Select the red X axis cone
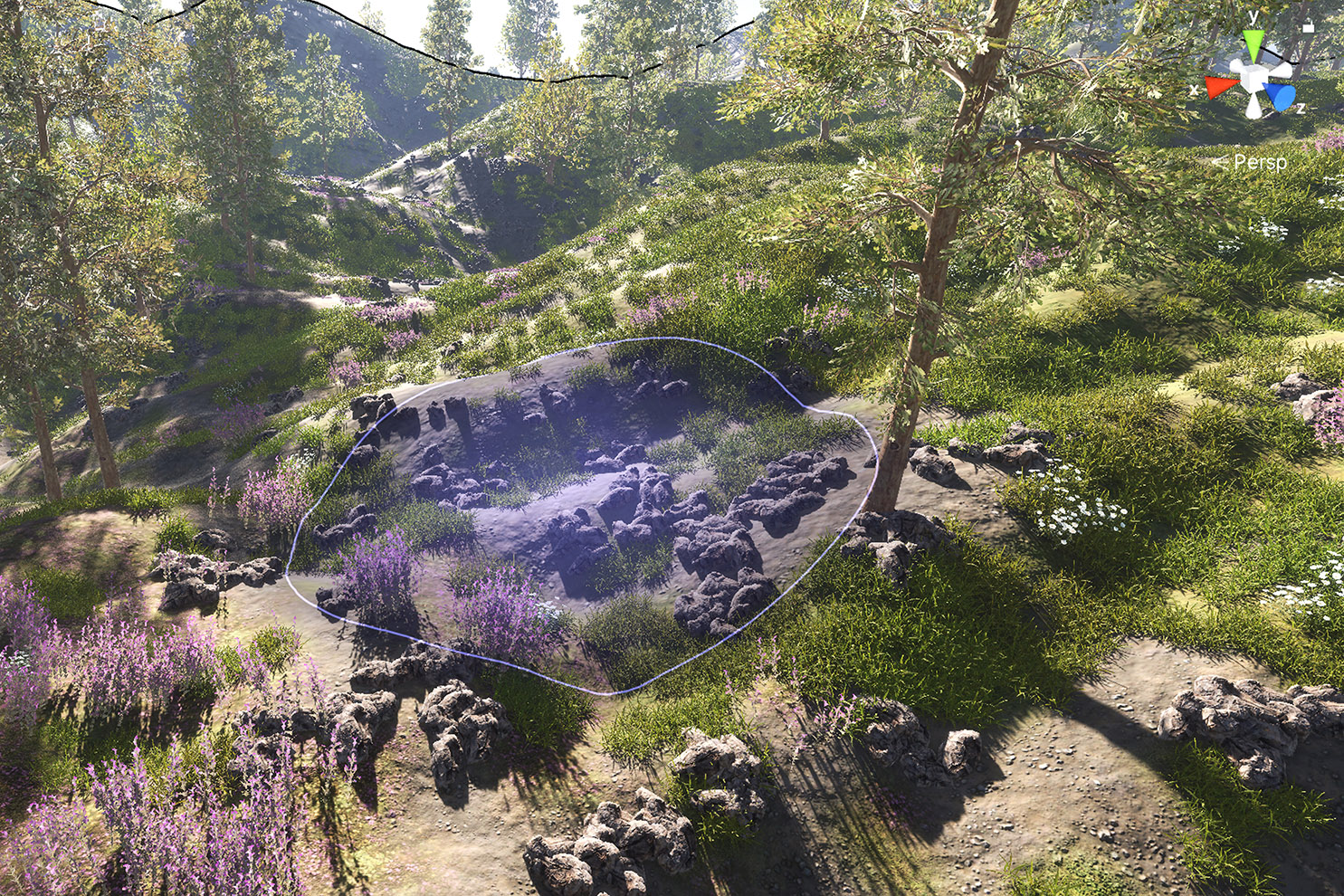 [x=1218, y=87]
